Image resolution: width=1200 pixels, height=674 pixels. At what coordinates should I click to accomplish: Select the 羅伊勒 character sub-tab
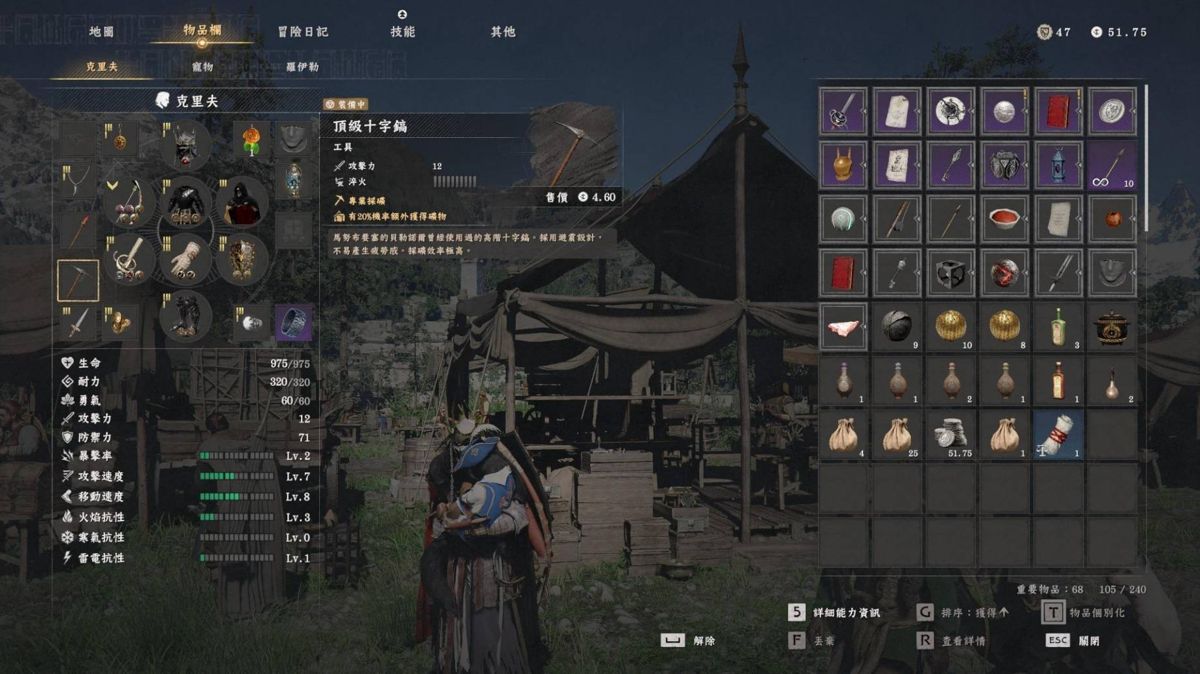tap(302, 67)
